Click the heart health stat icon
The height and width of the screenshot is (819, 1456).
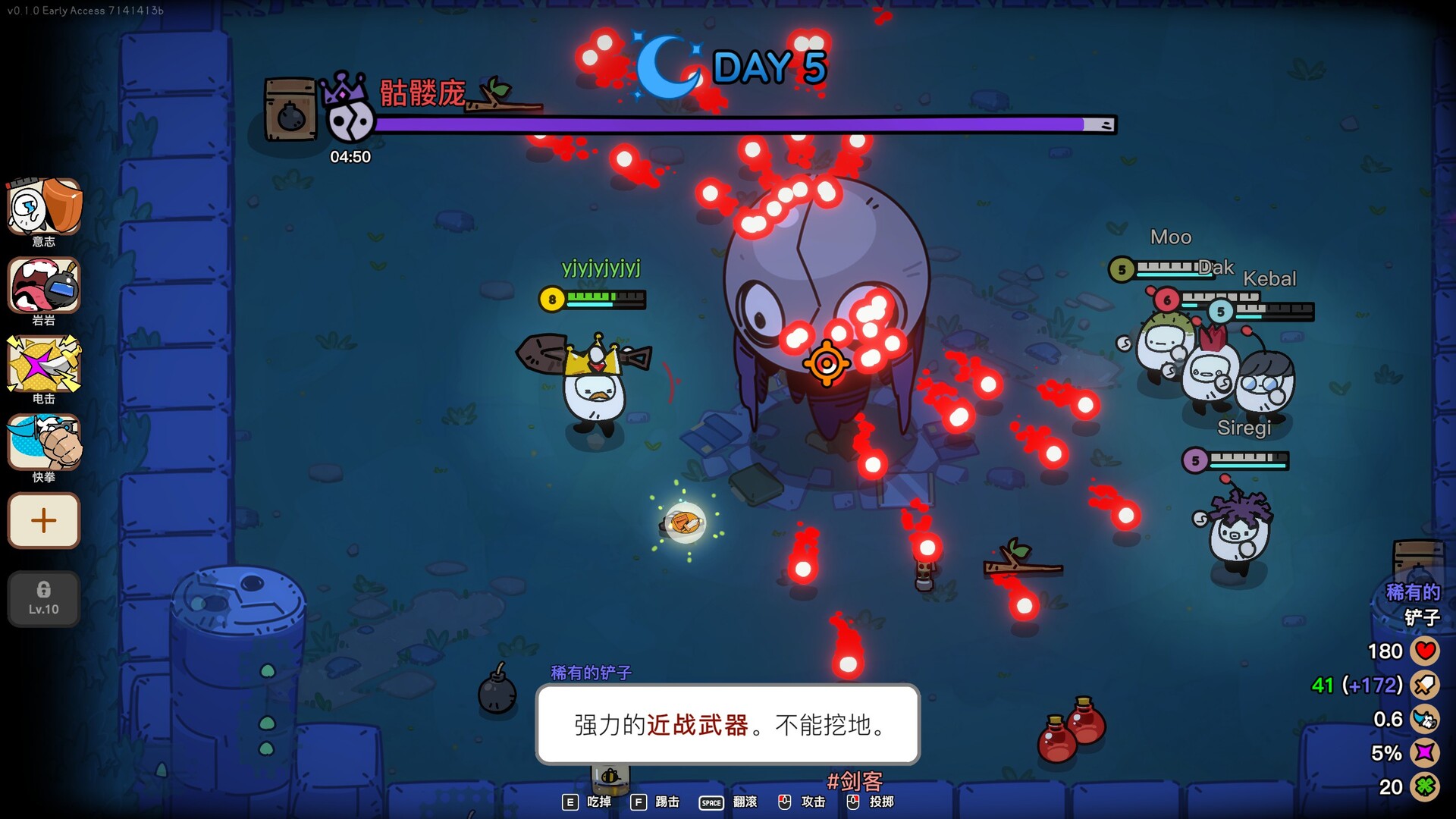point(1424,651)
